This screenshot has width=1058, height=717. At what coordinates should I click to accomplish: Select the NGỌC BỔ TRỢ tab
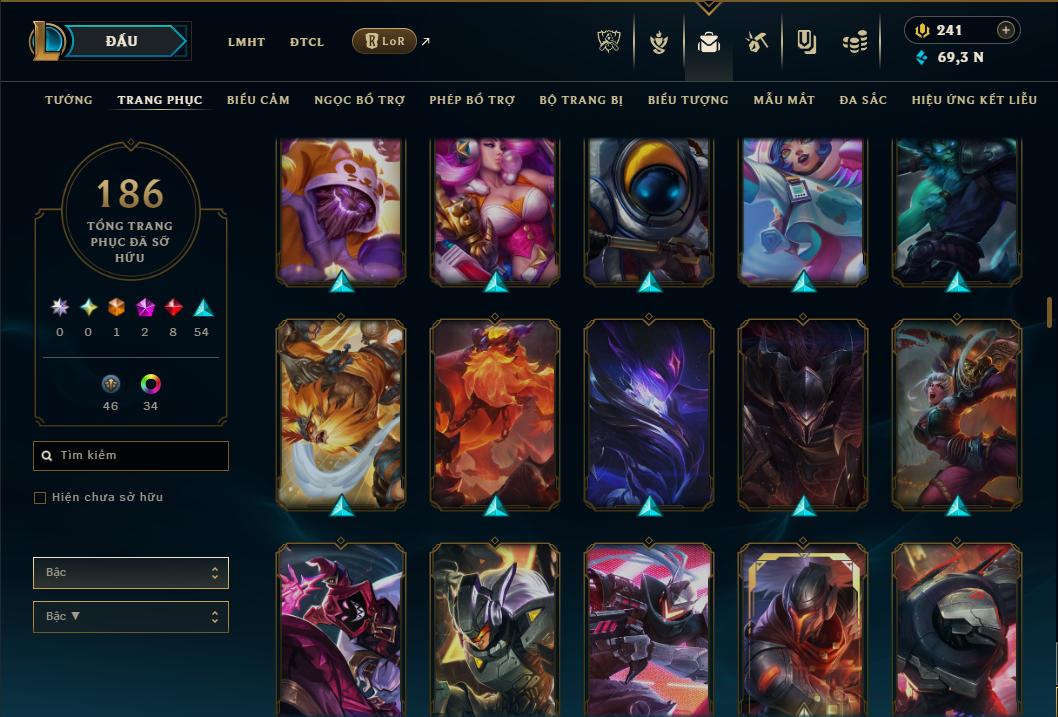pyautogui.click(x=359, y=100)
